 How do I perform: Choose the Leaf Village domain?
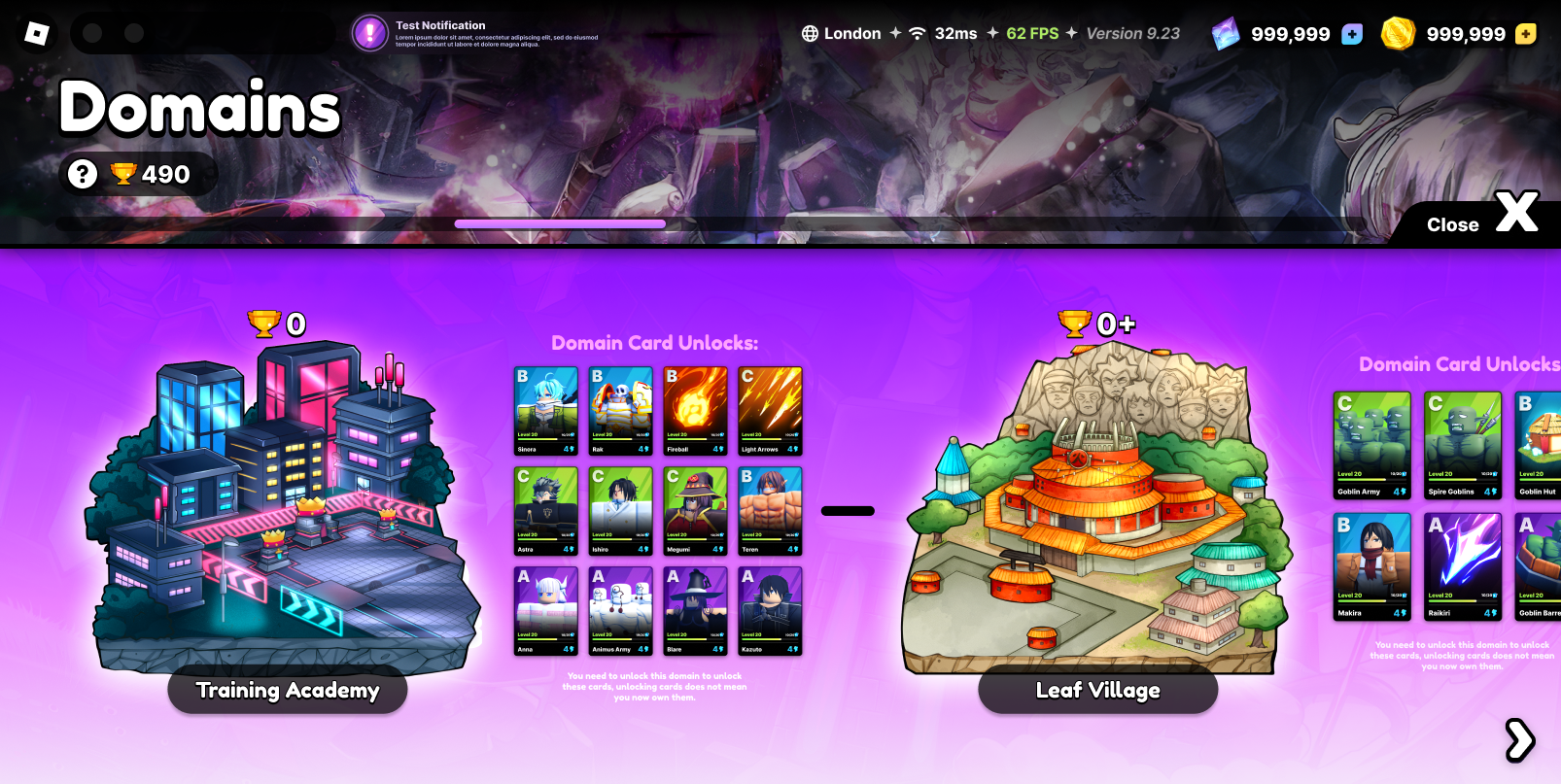[1097, 690]
